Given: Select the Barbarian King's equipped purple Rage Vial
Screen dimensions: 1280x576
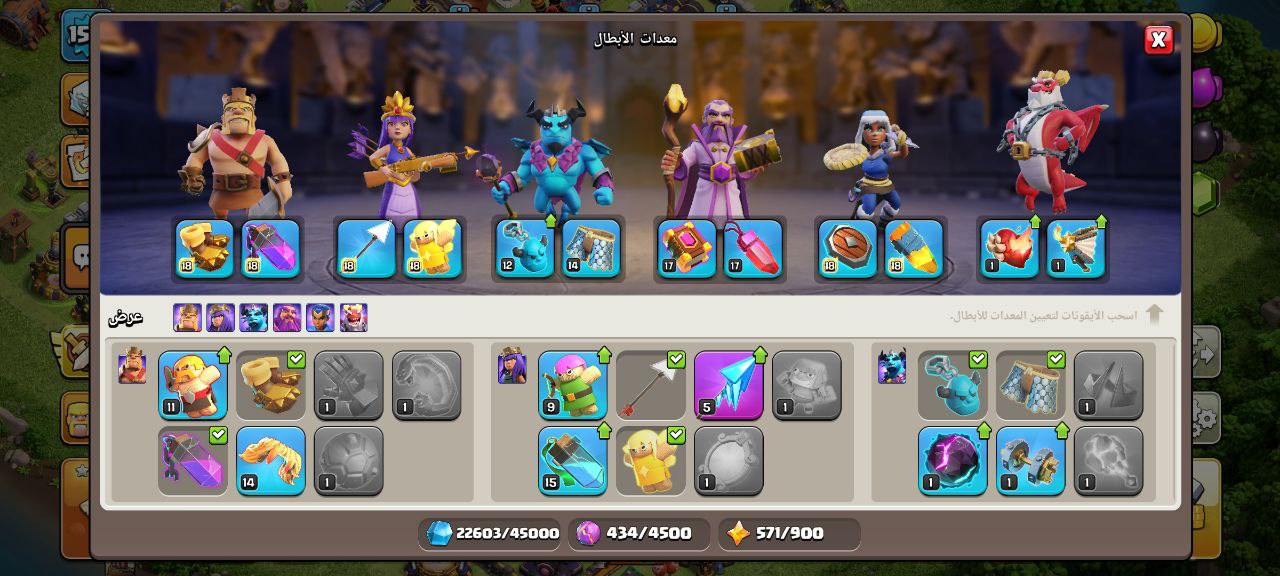Looking at the screenshot, I should 270,248.
